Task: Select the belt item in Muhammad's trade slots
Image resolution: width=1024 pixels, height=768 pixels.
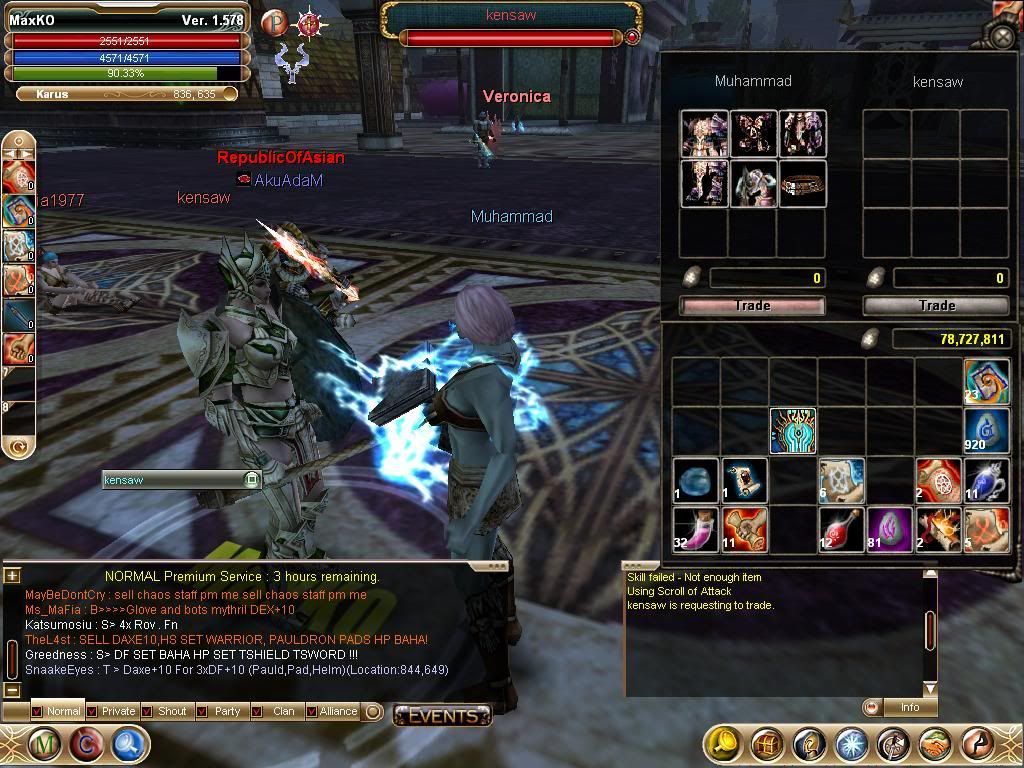Action: tap(803, 184)
